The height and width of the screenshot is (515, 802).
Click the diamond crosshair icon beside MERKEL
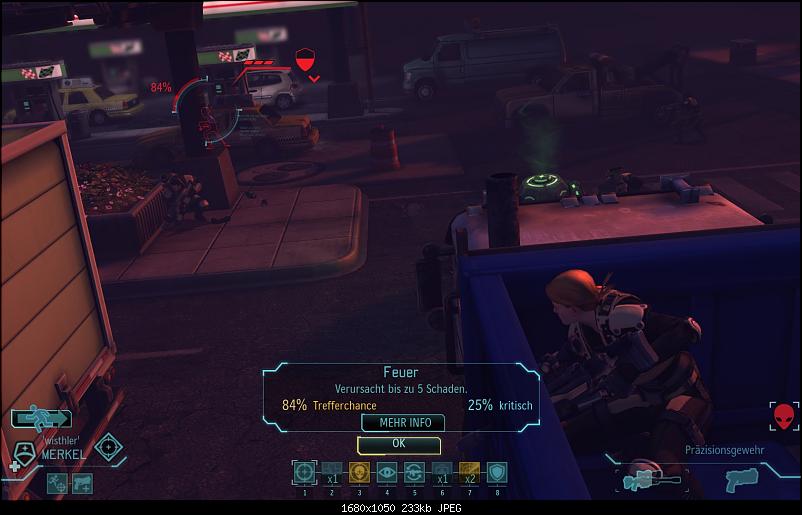(x=109, y=447)
